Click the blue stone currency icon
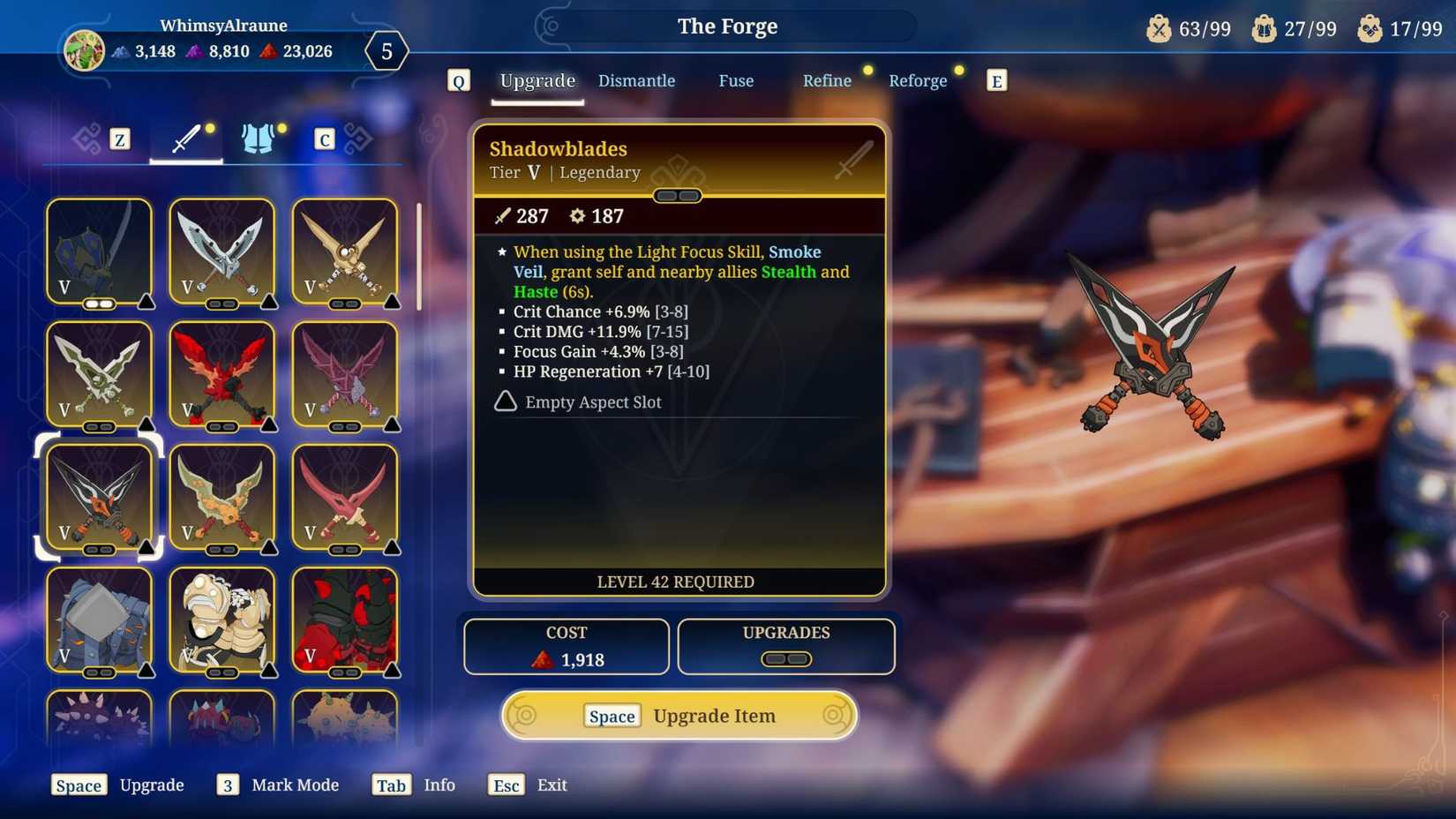This screenshot has height=819, width=1456. (x=119, y=52)
